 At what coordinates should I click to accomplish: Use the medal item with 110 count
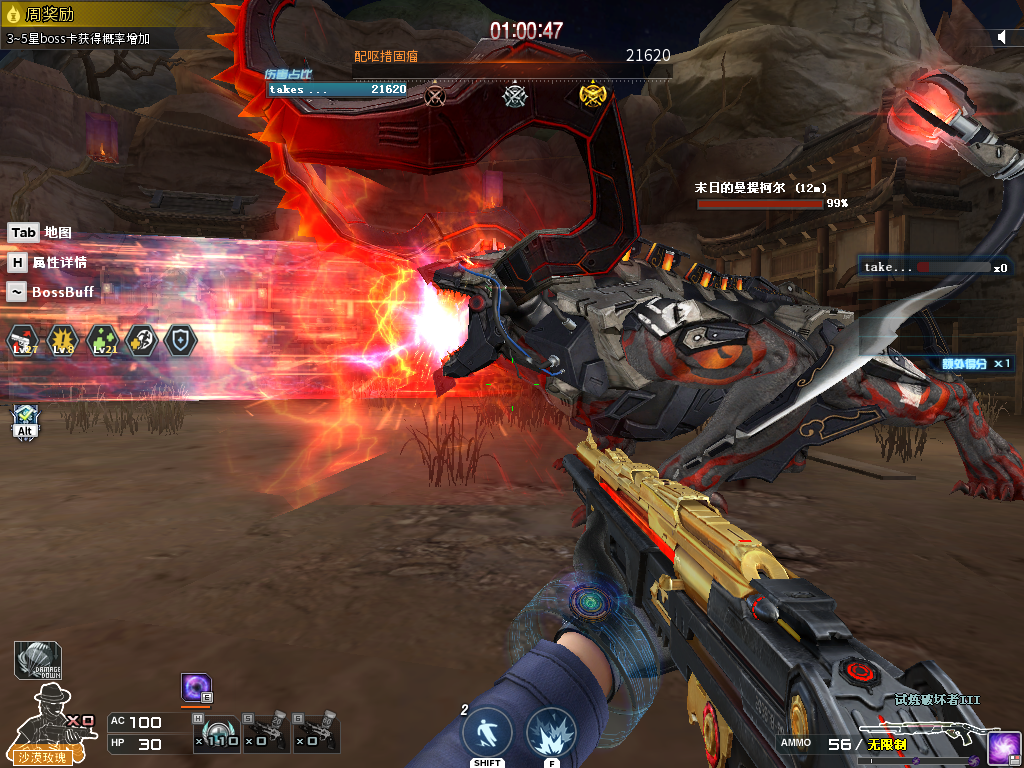217,733
